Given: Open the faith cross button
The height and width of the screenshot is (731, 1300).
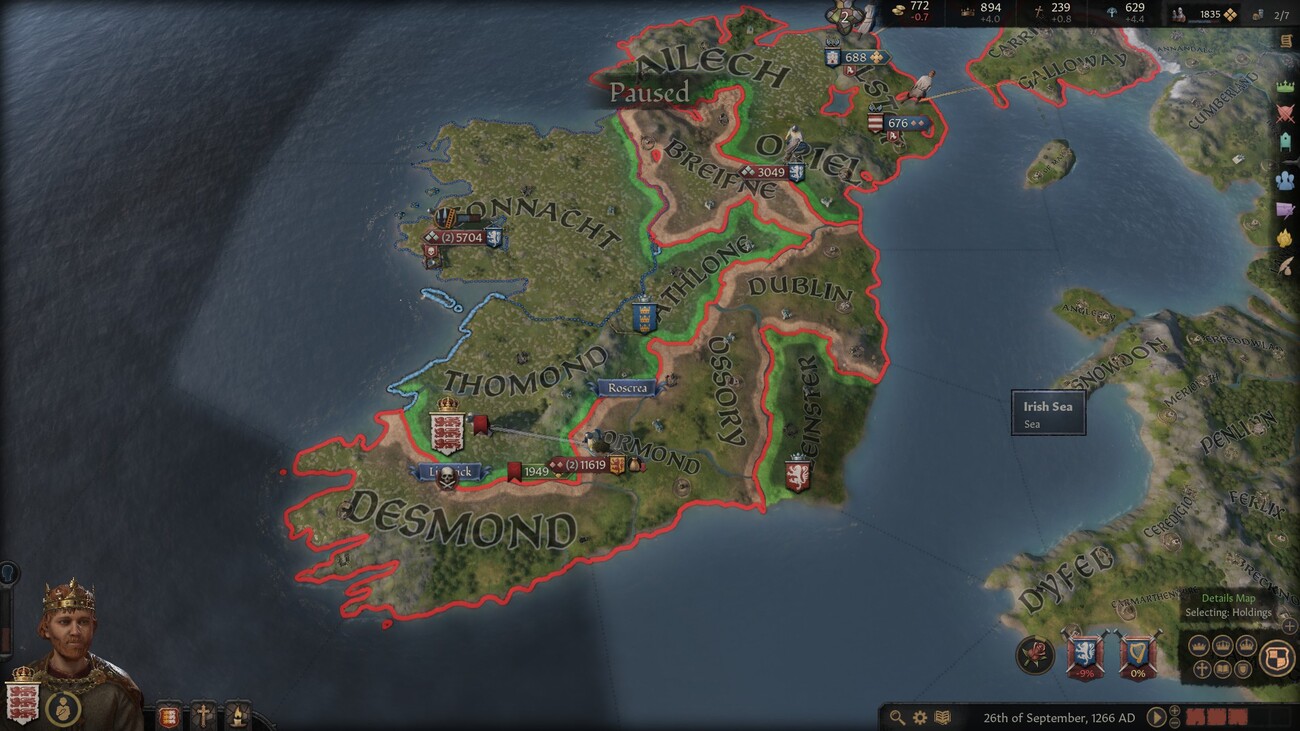Looking at the screenshot, I should pos(203,715).
